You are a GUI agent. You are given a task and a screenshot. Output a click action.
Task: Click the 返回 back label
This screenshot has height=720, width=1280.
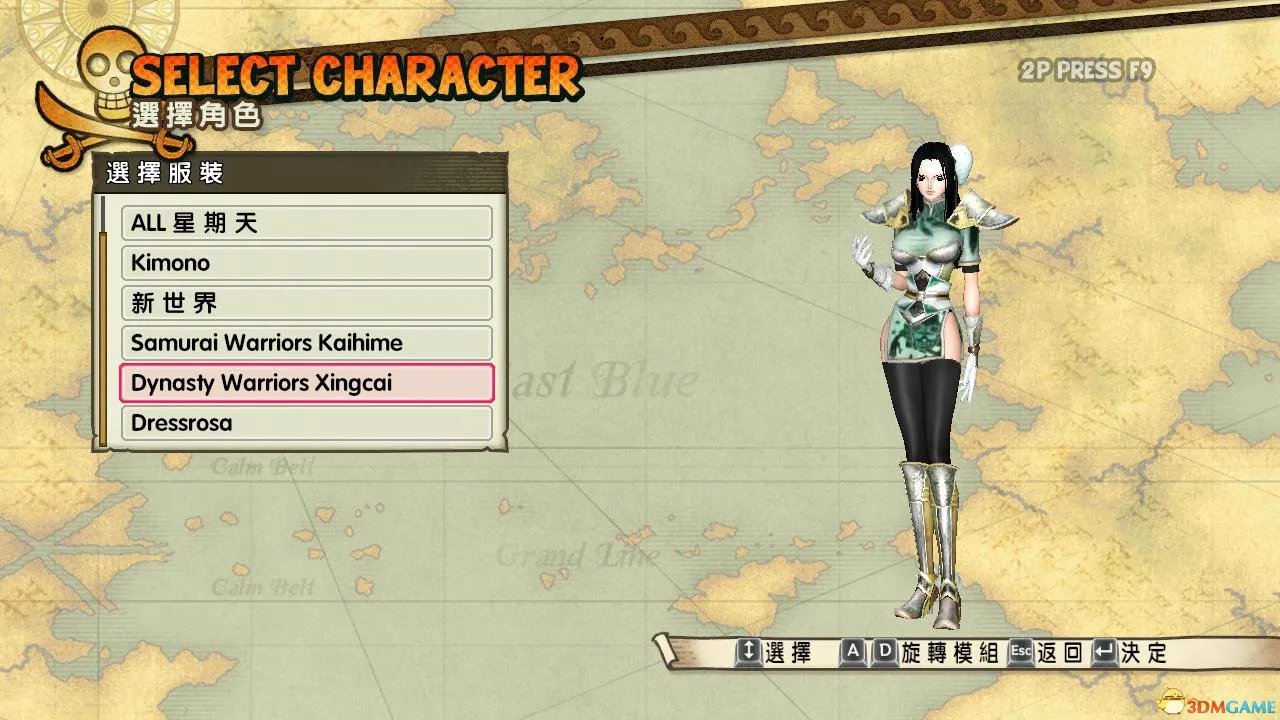(1057, 651)
